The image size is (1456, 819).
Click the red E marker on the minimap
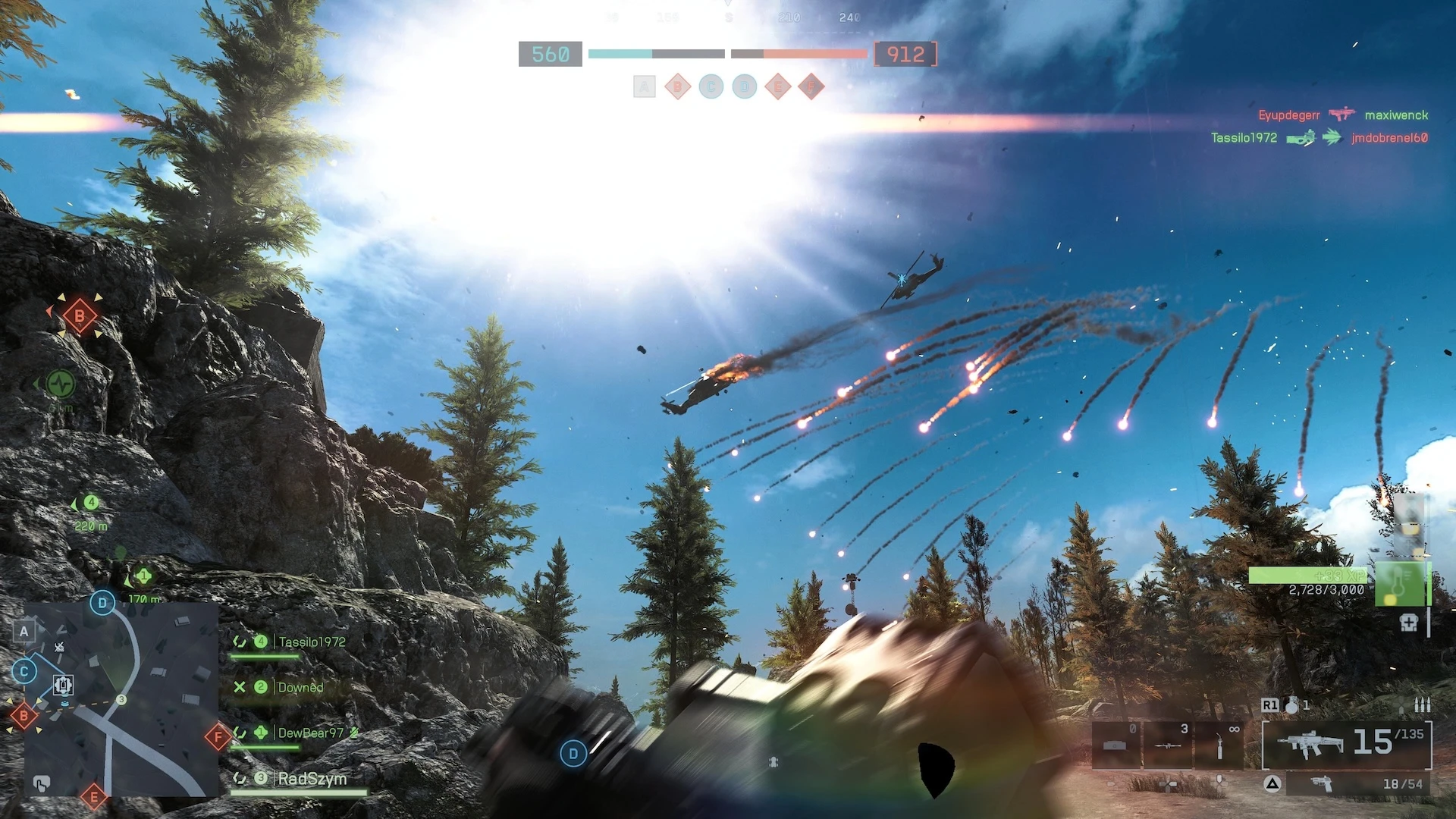tap(94, 797)
